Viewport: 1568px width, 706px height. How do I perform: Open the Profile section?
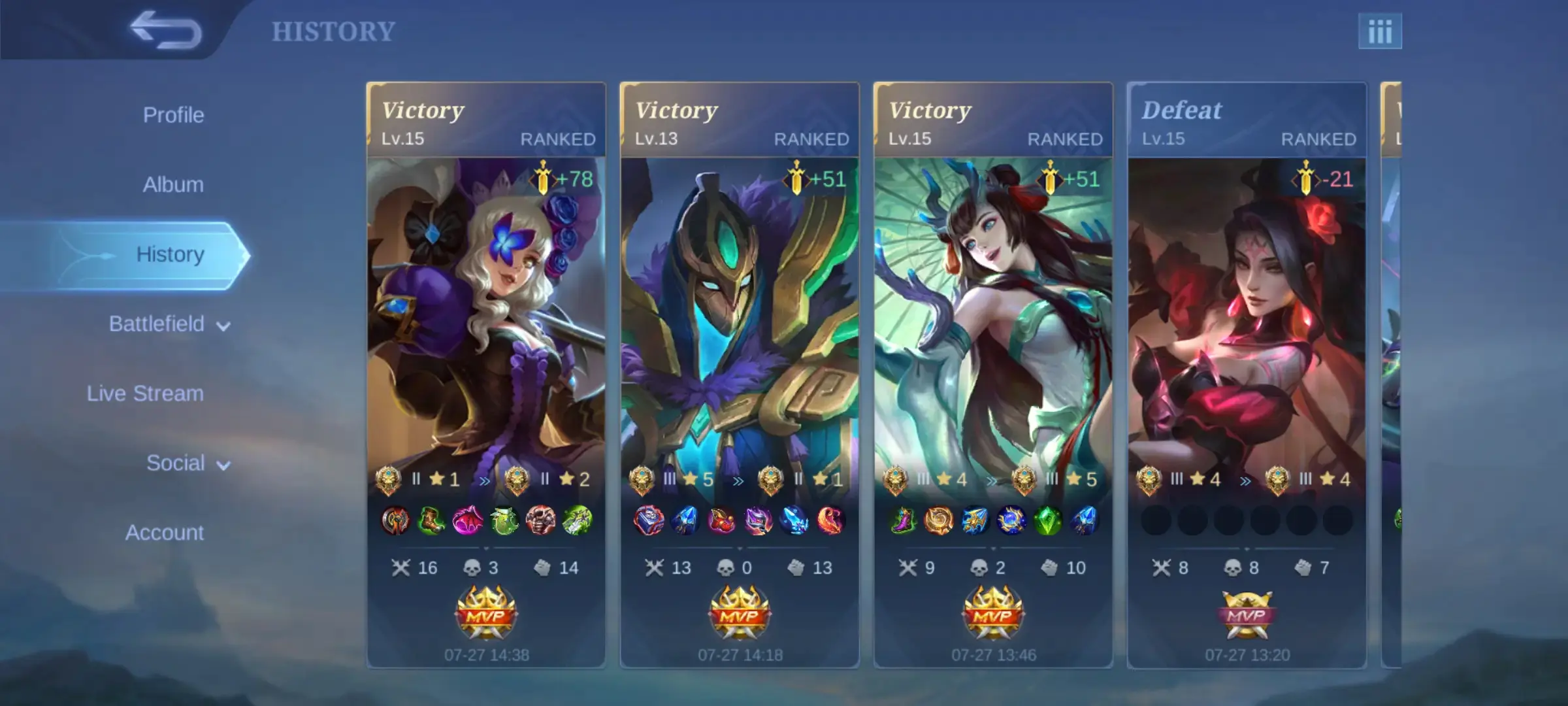172,114
